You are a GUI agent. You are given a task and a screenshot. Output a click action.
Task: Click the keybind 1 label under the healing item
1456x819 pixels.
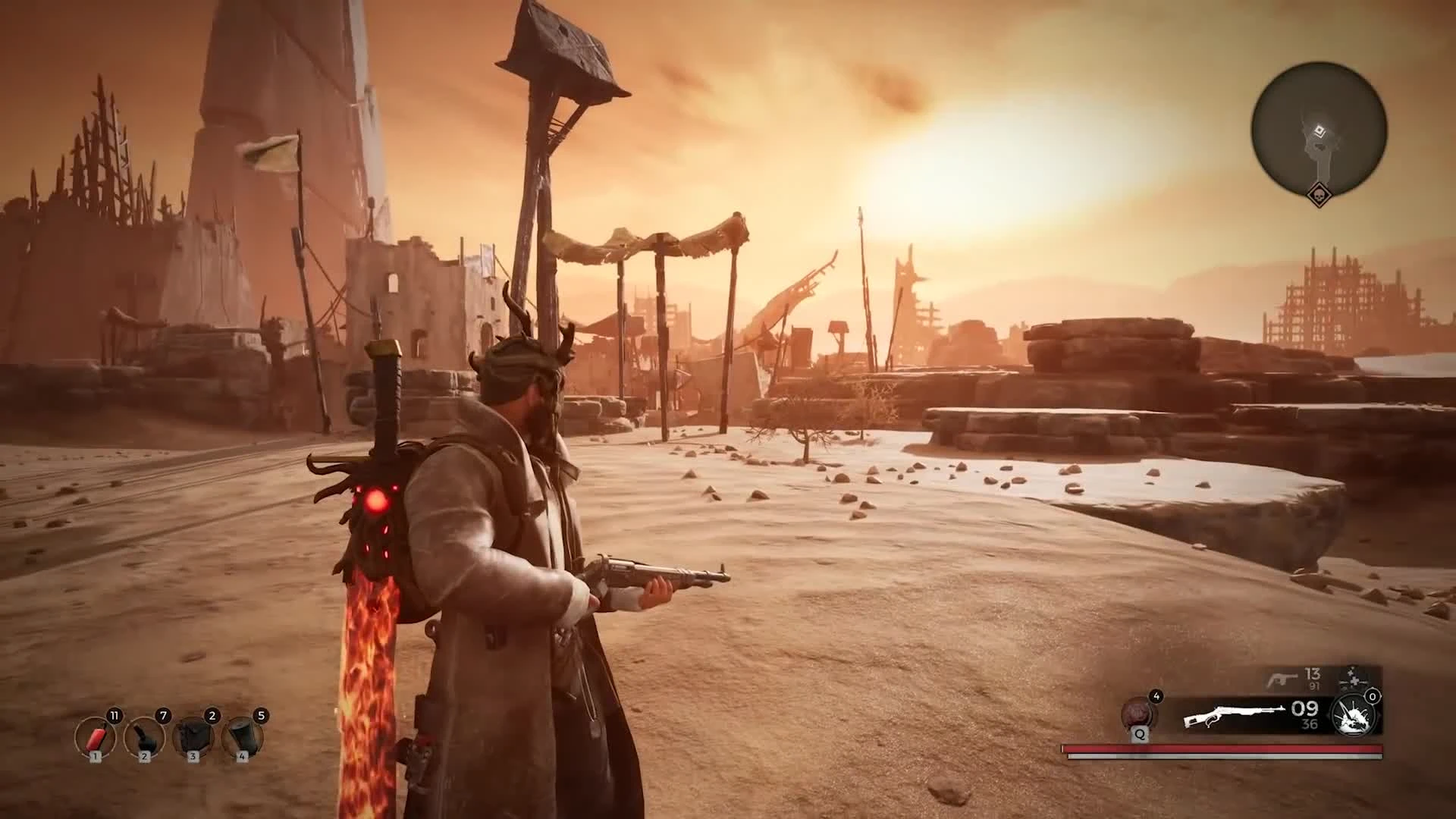tap(96, 757)
